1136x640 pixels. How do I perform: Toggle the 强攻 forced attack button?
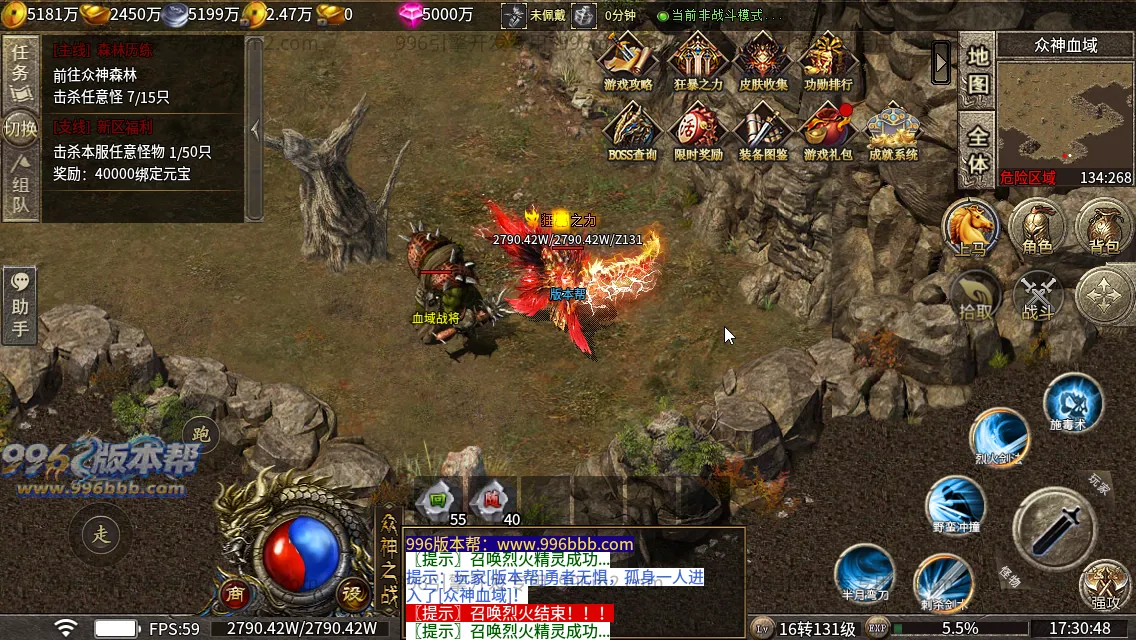[1105, 585]
